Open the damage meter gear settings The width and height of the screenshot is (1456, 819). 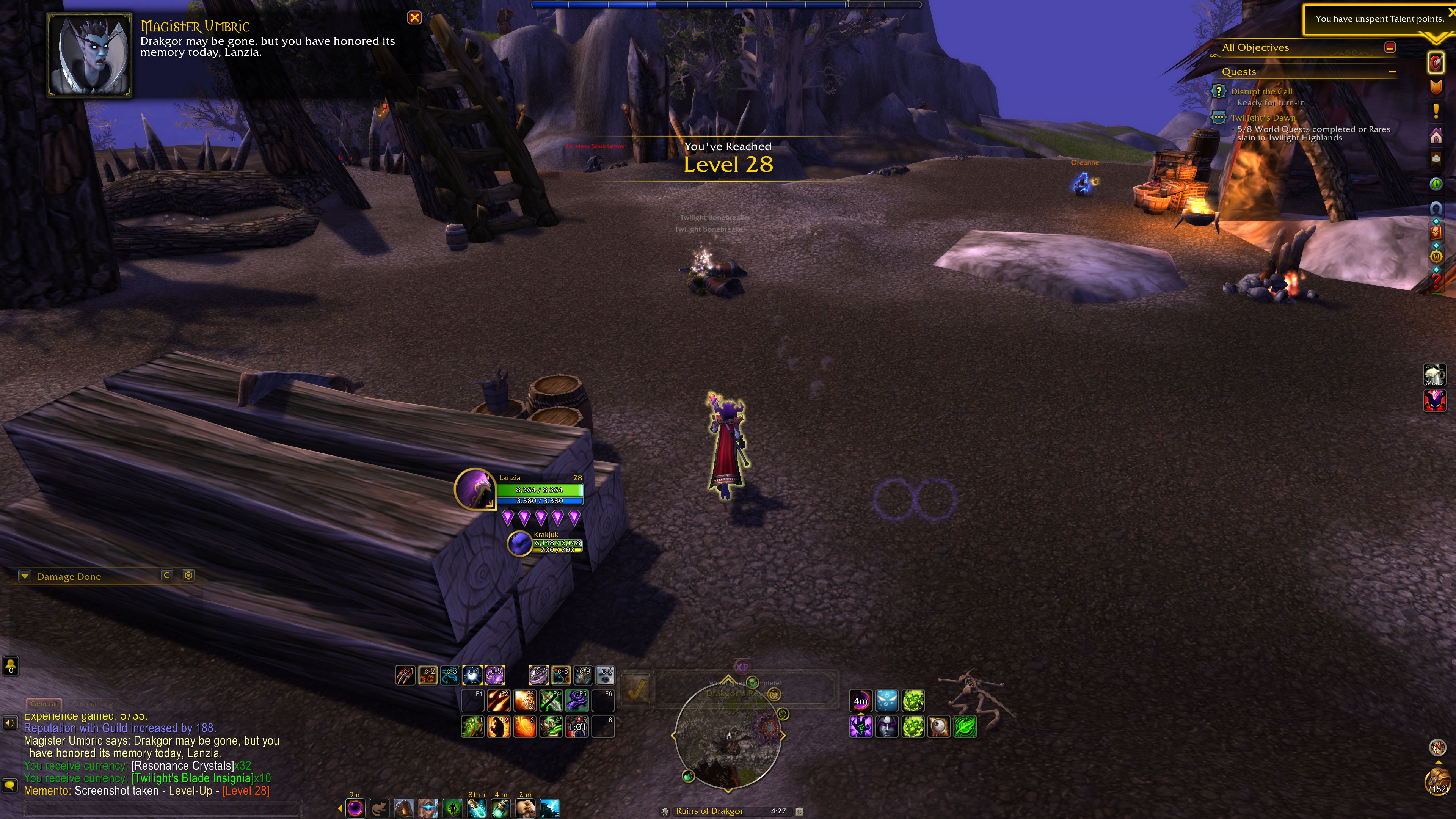tap(188, 575)
